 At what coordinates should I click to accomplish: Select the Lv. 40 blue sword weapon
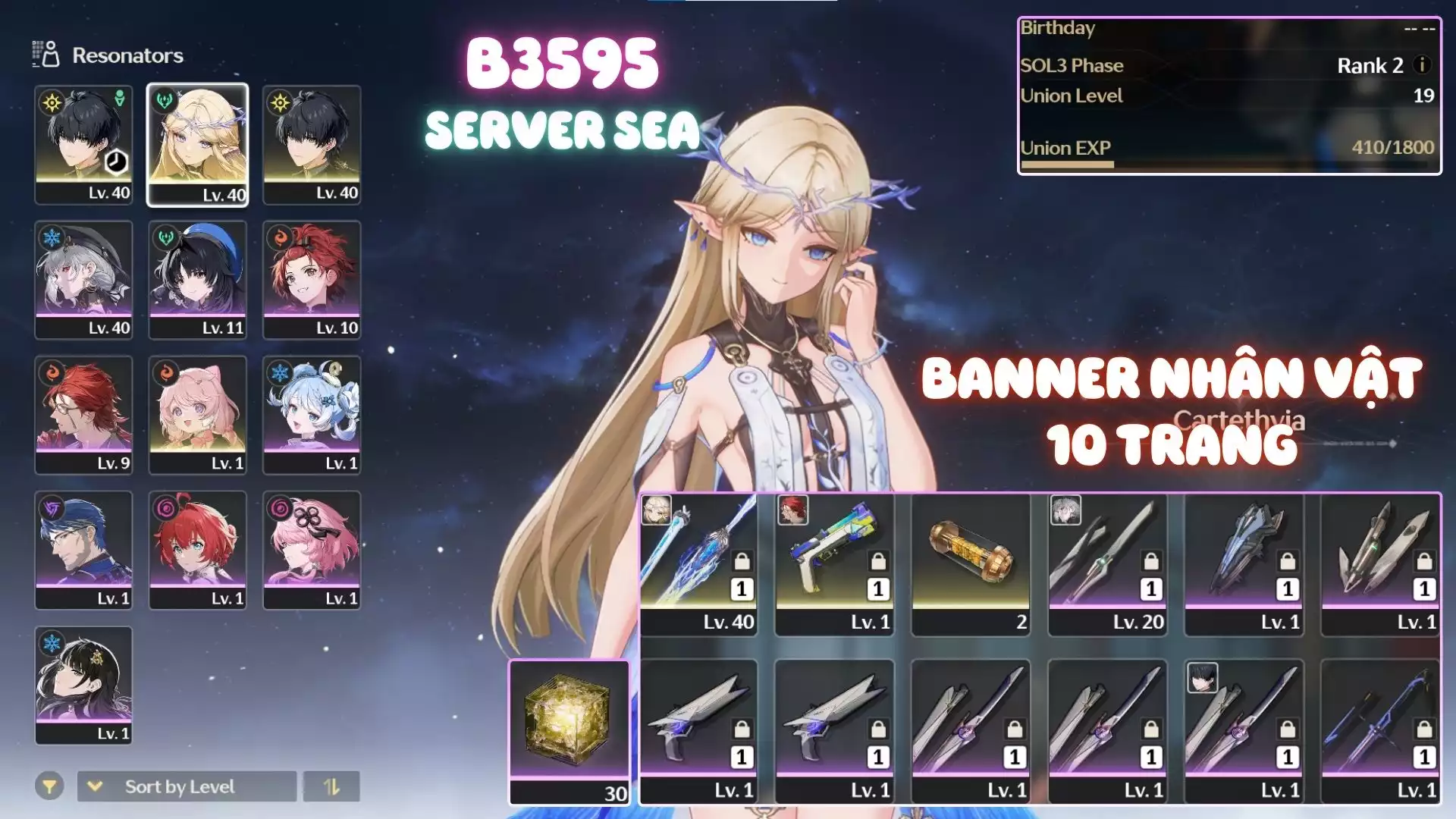point(698,563)
